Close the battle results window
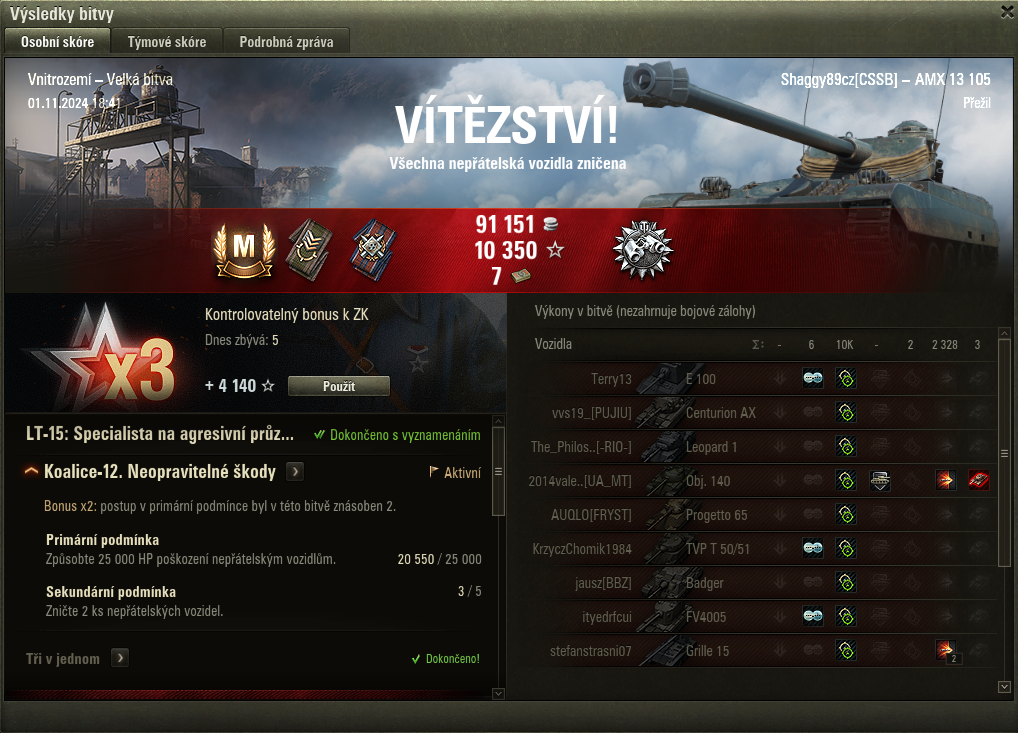This screenshot has height=733, width=1018. pyautogui.click(x=1007, y=12)
